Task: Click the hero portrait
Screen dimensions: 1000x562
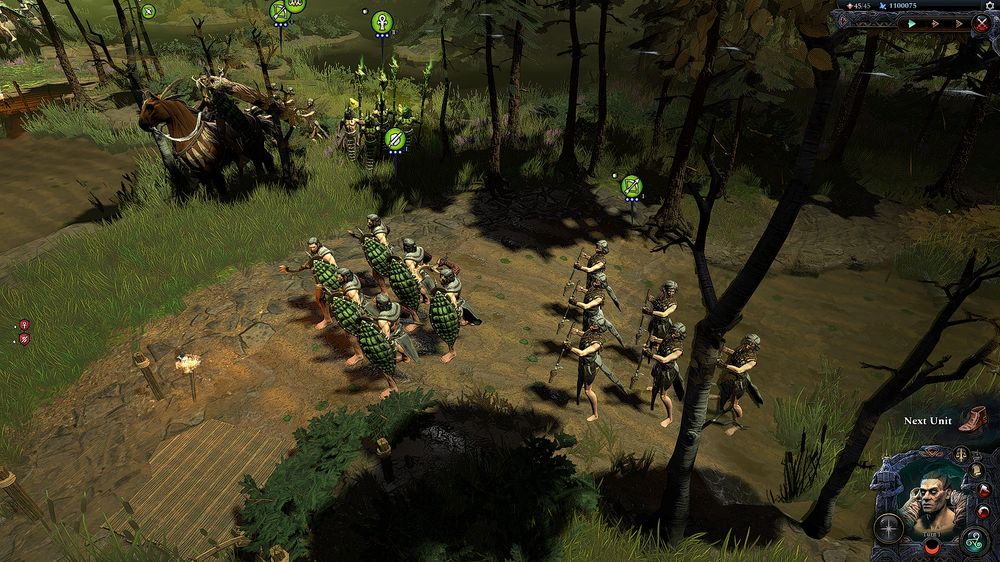Action: [931, 497]
